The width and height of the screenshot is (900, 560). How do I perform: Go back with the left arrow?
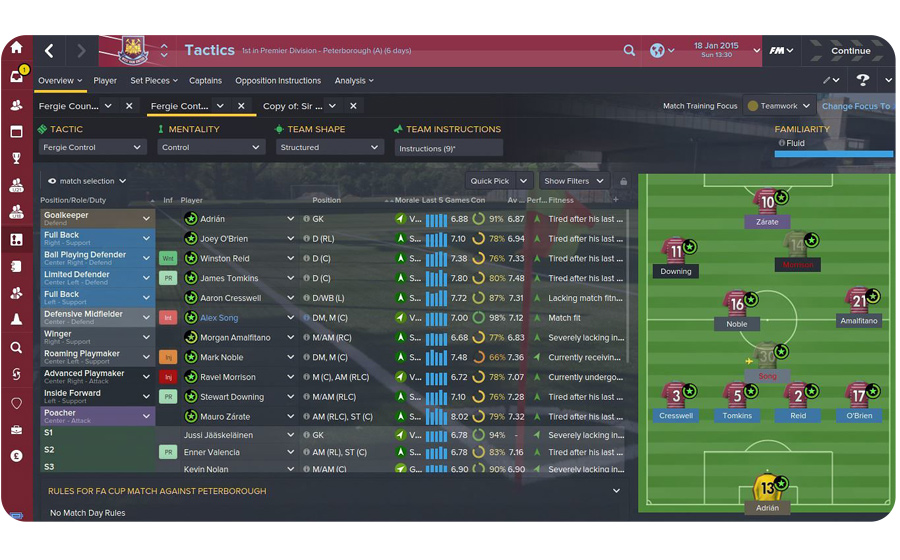(x=49, y=51)
